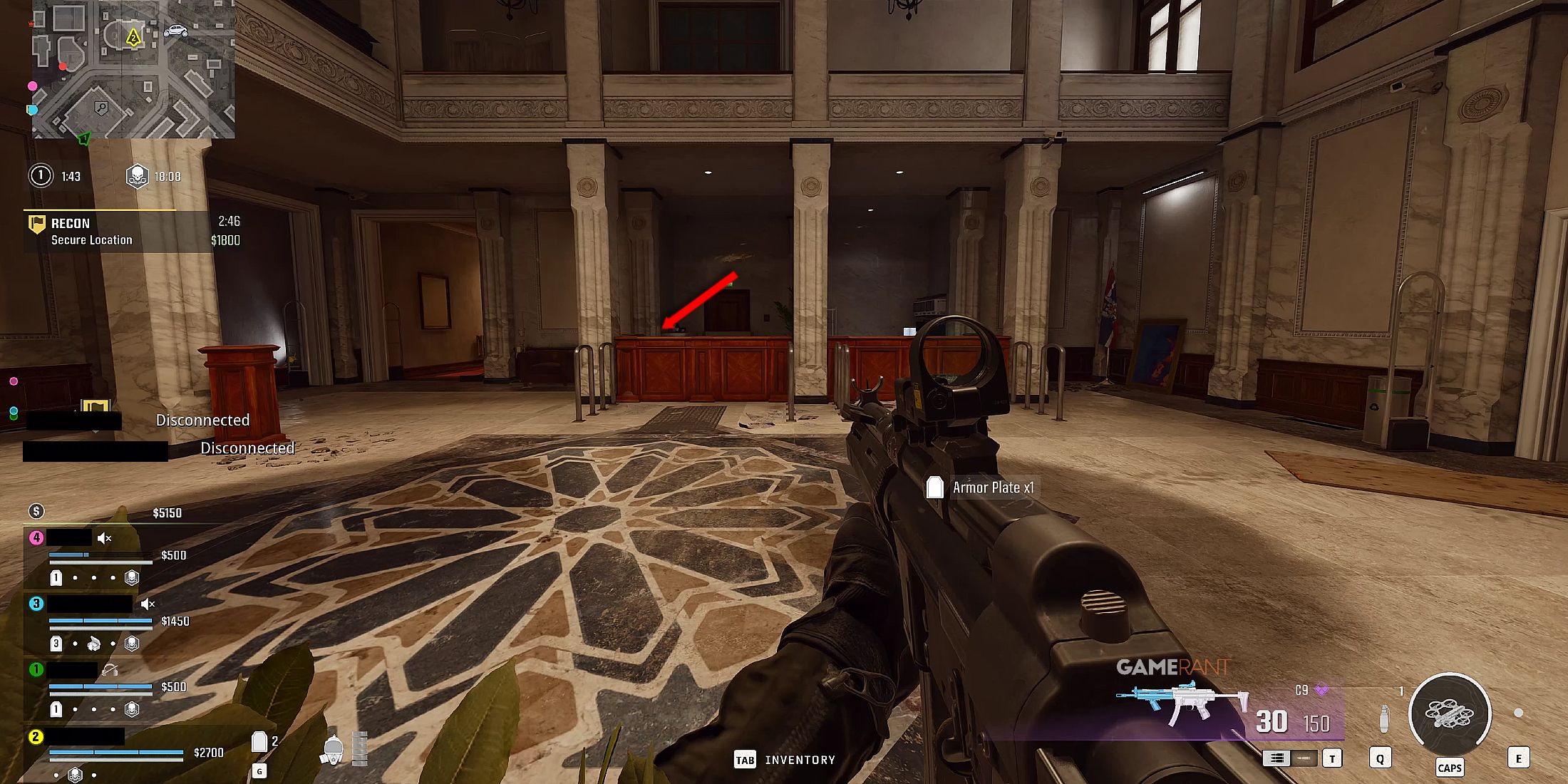Click teammate 3's health bar

100,619
